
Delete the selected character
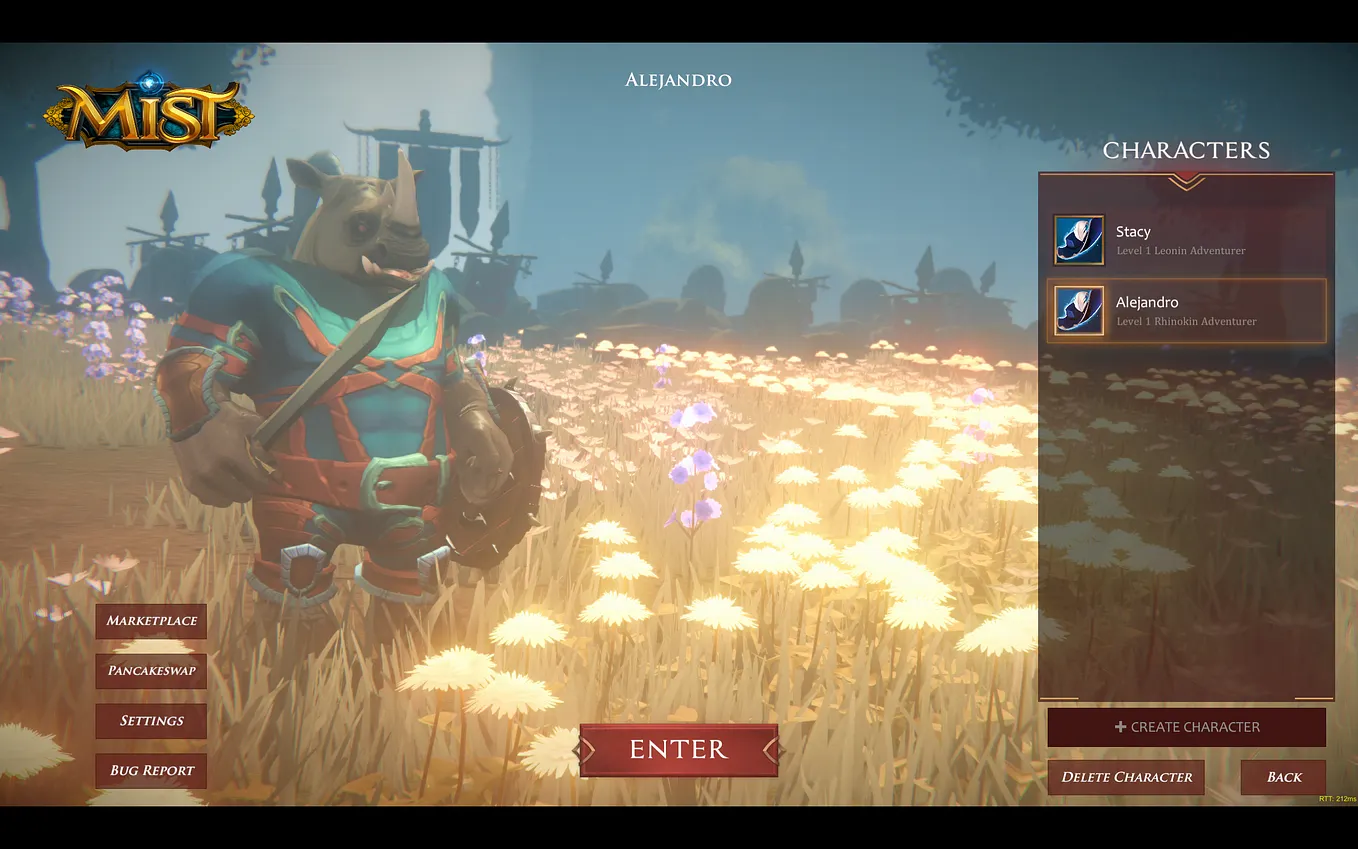(x=1126, y=777)
